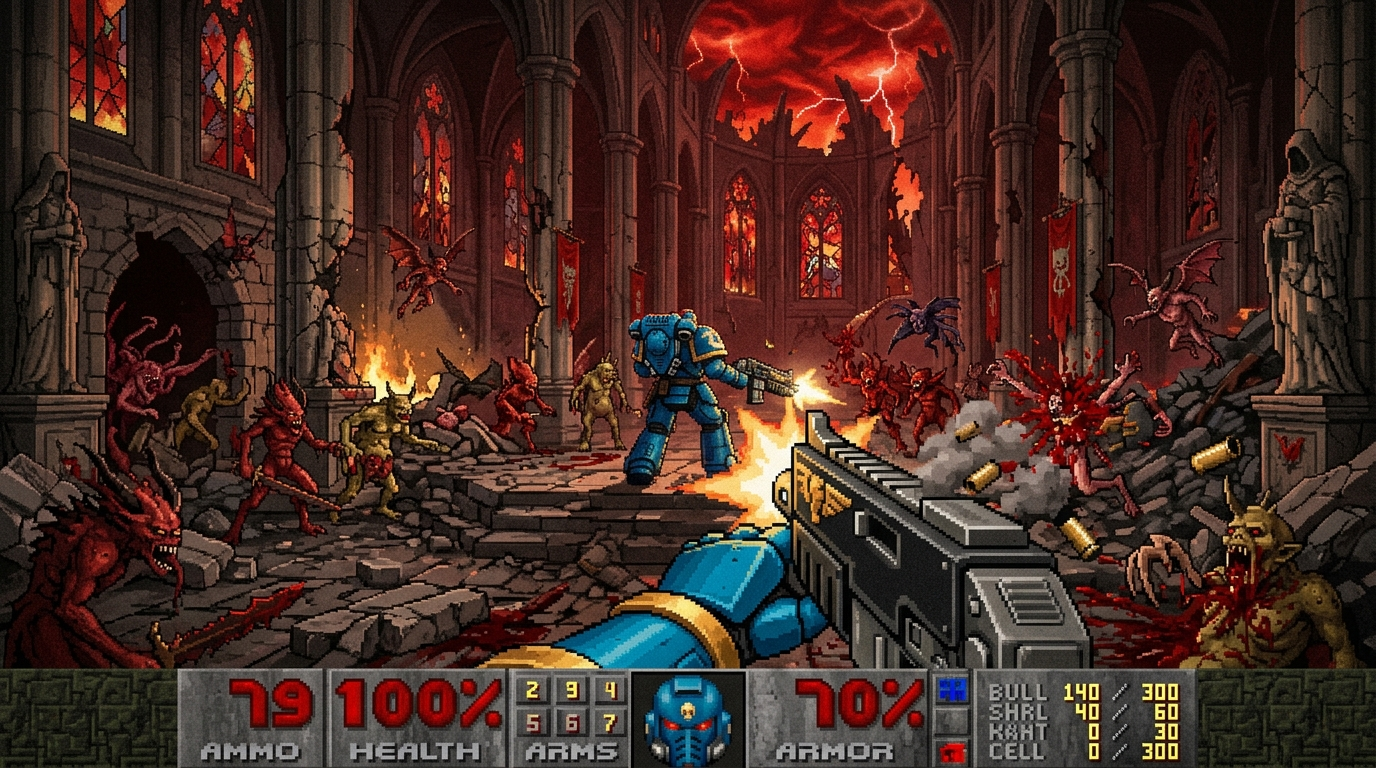
Task: Pick the greyed-out Arms slot 5
Action: (532, 723)
